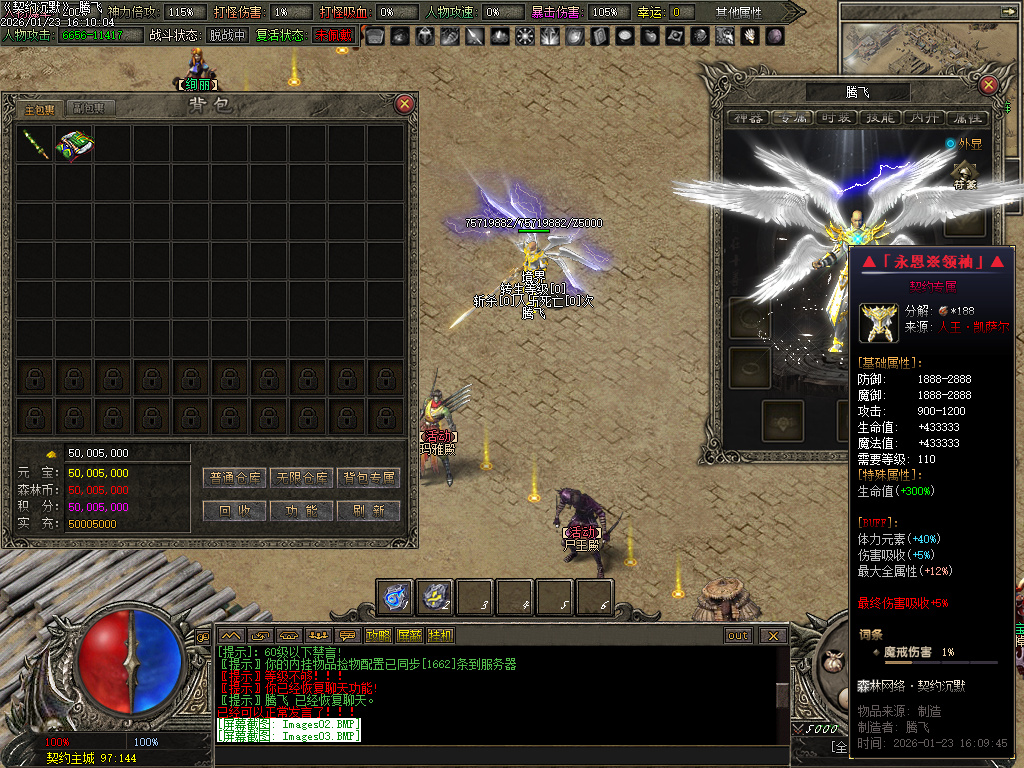Open the 普通仓库 normal warehouse

coord(234,478)
